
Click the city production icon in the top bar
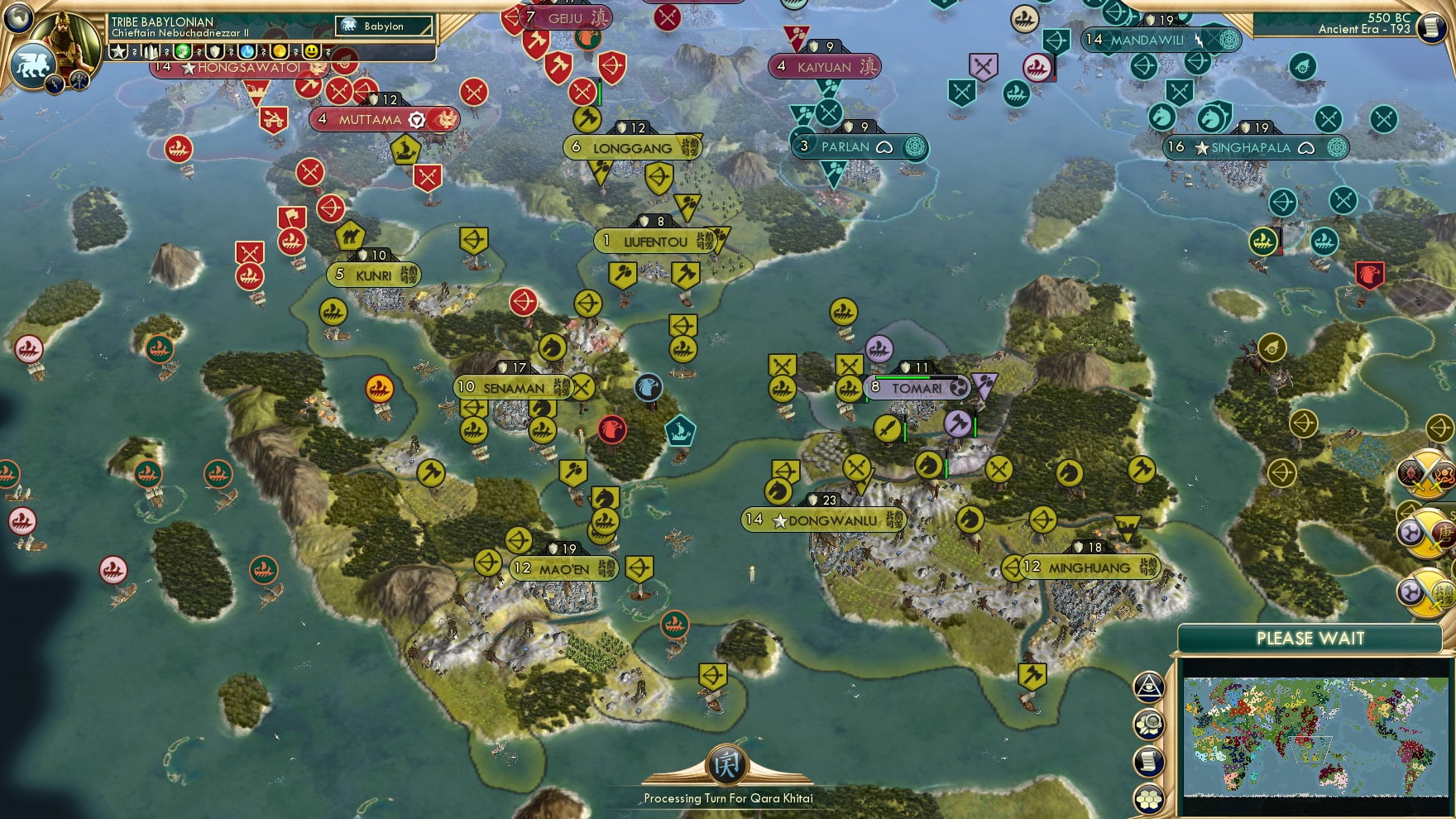point(150,52)
